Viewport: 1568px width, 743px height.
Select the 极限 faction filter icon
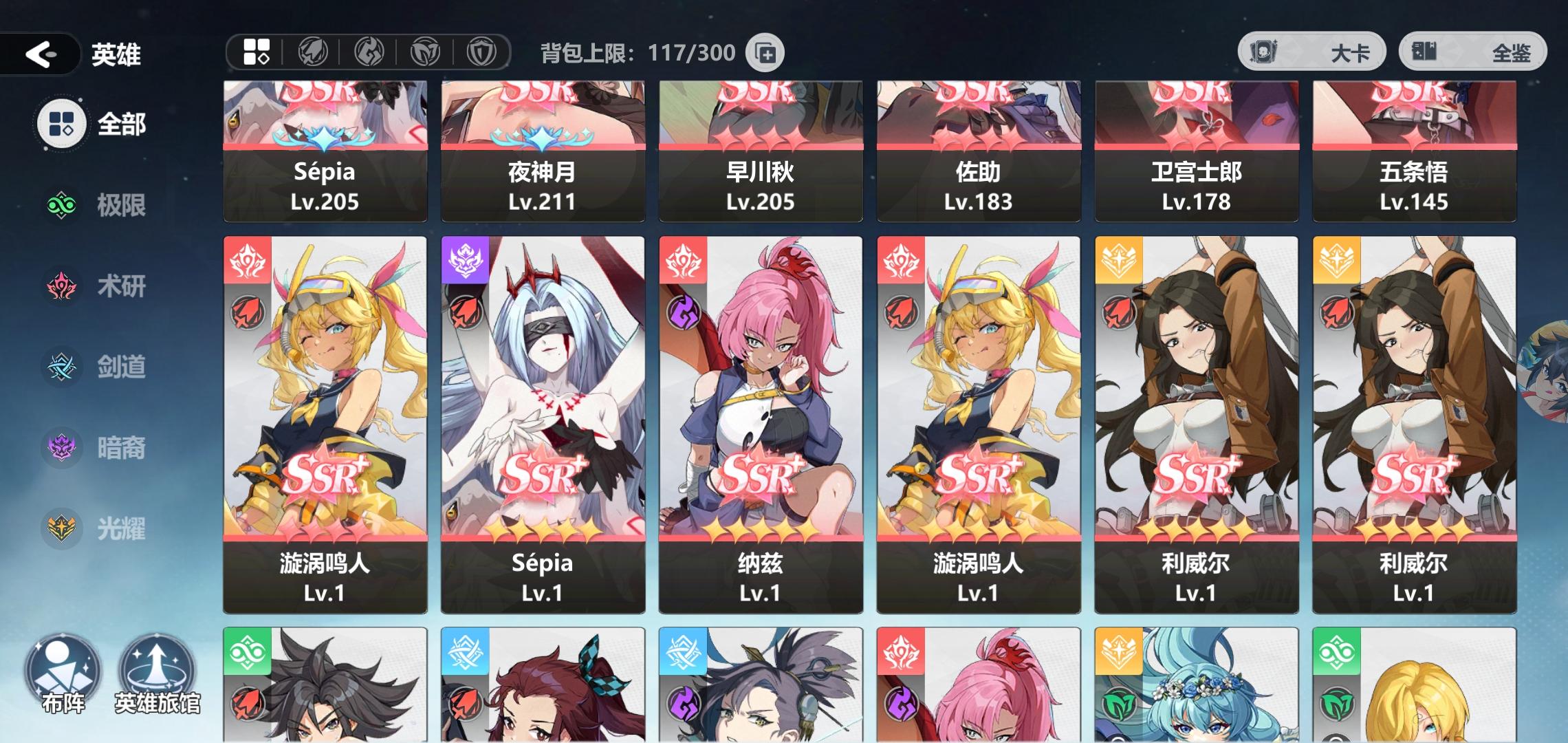[61, 205]
